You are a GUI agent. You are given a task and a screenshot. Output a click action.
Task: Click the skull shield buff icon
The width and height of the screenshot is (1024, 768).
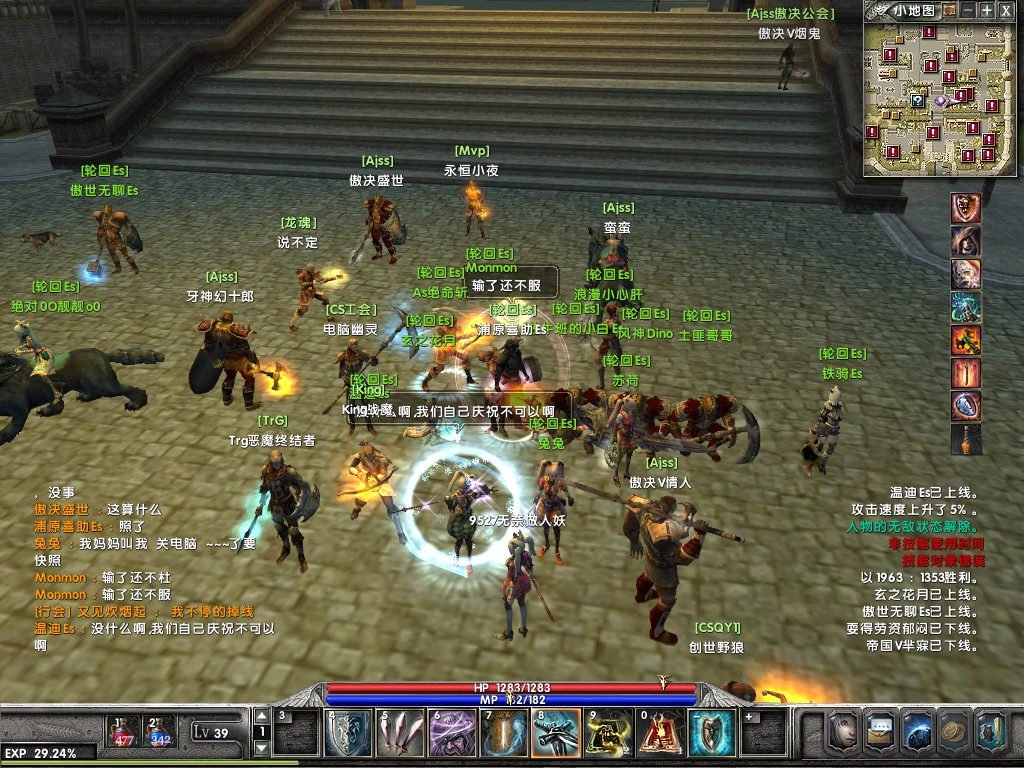pyautogui.click(x=966, y=208)
